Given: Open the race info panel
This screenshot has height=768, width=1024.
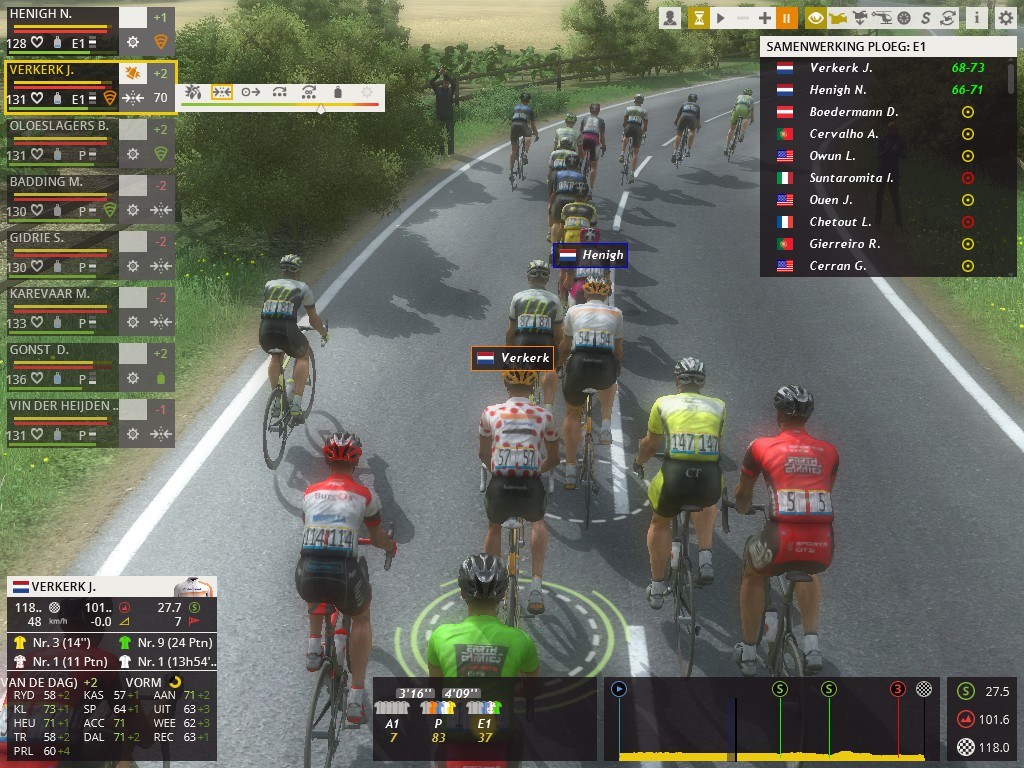Looking at the screenshot, I should pos(976,18).
